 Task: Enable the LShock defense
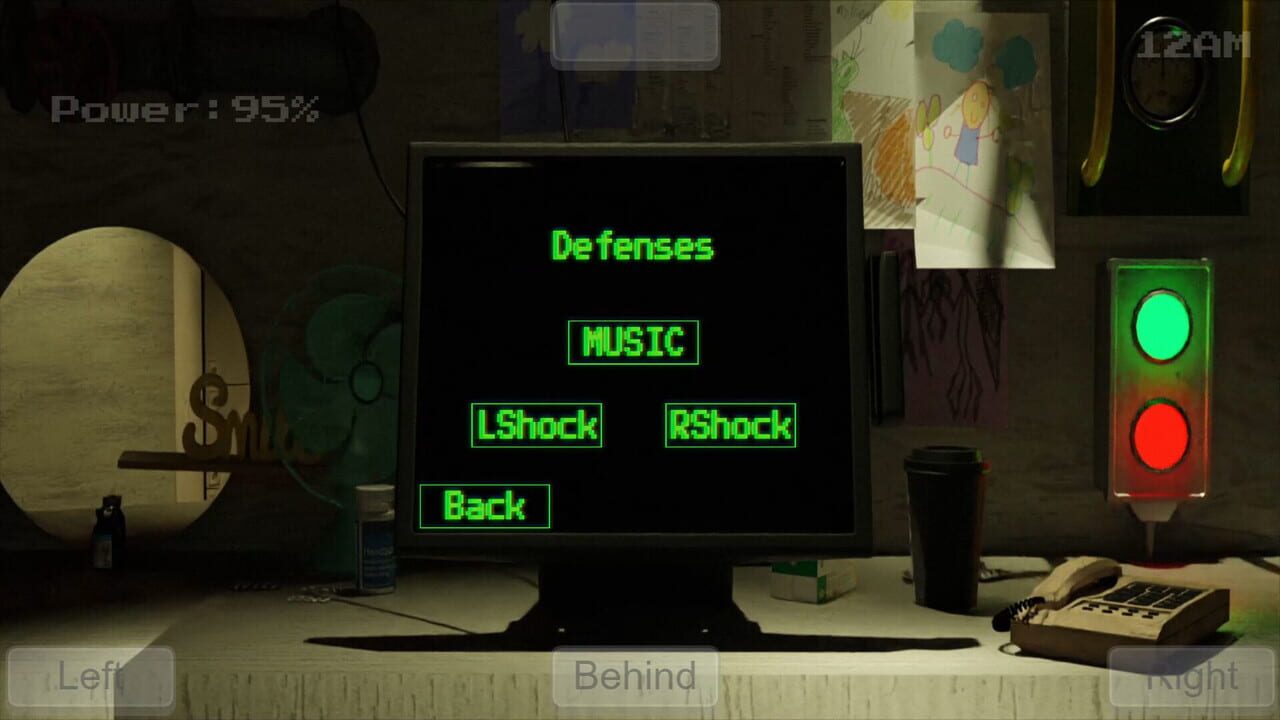click(x=536, y=425)
